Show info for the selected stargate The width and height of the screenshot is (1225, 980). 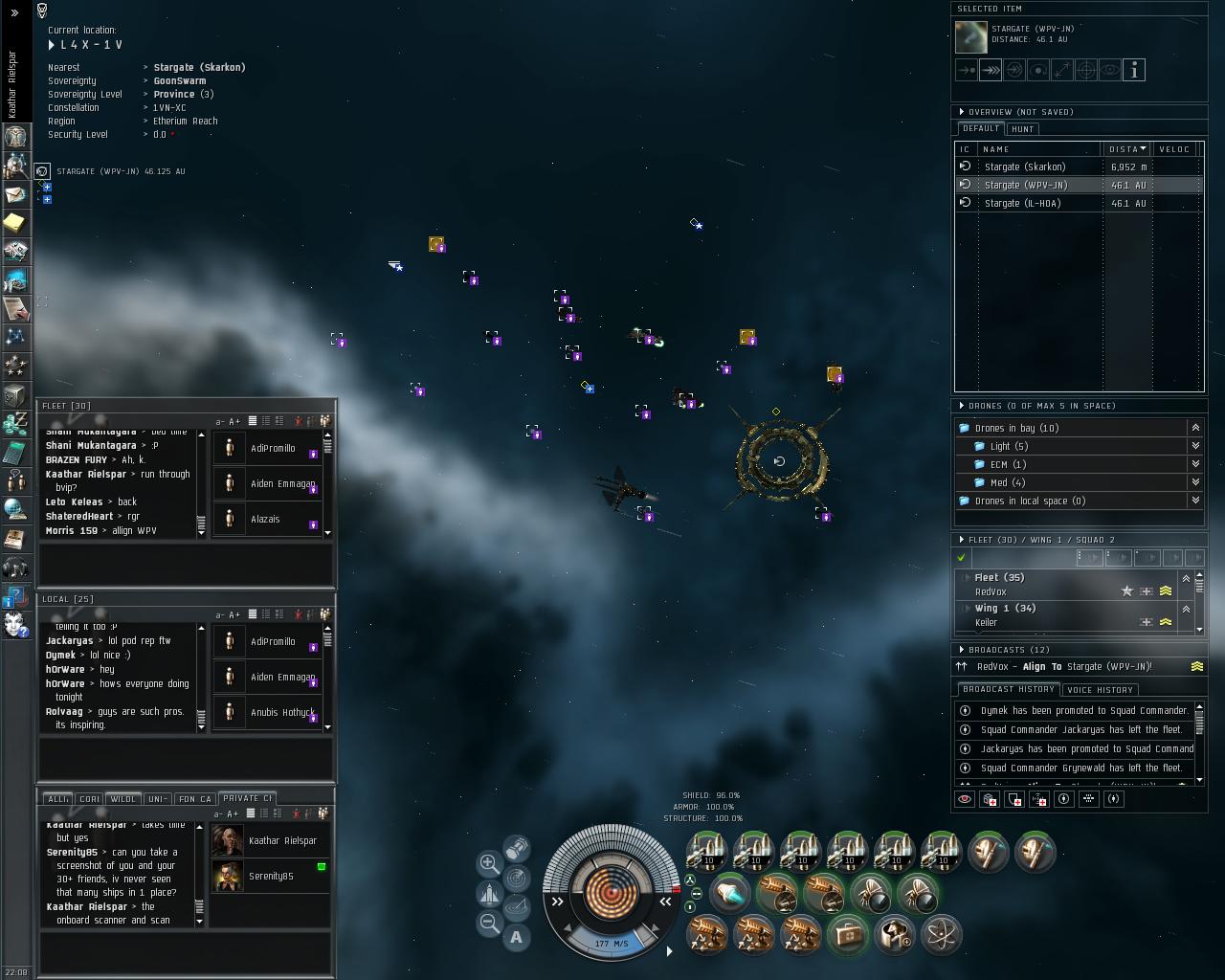(1134, 70)
